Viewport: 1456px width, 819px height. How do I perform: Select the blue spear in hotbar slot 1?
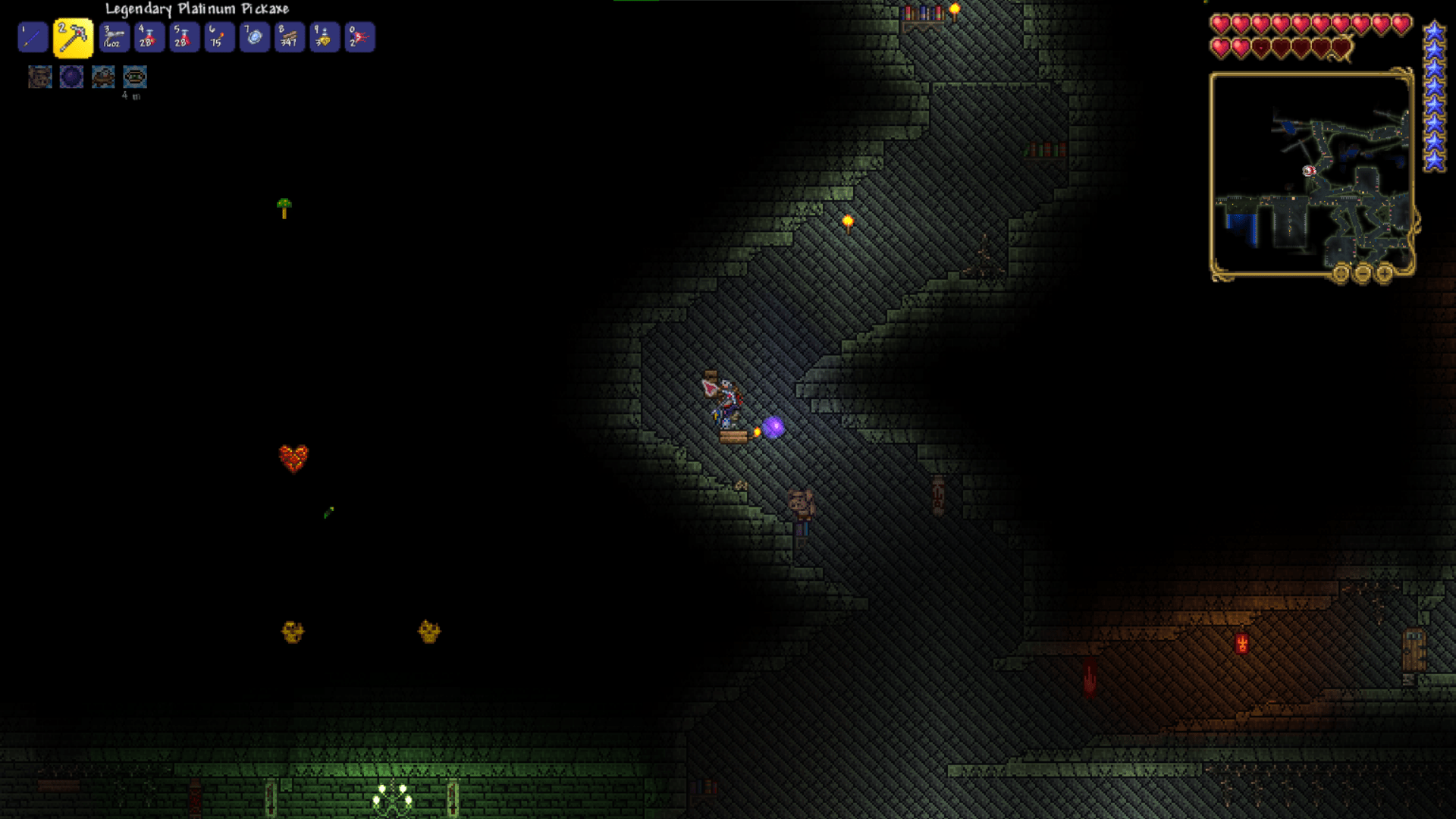coord(32,37)
